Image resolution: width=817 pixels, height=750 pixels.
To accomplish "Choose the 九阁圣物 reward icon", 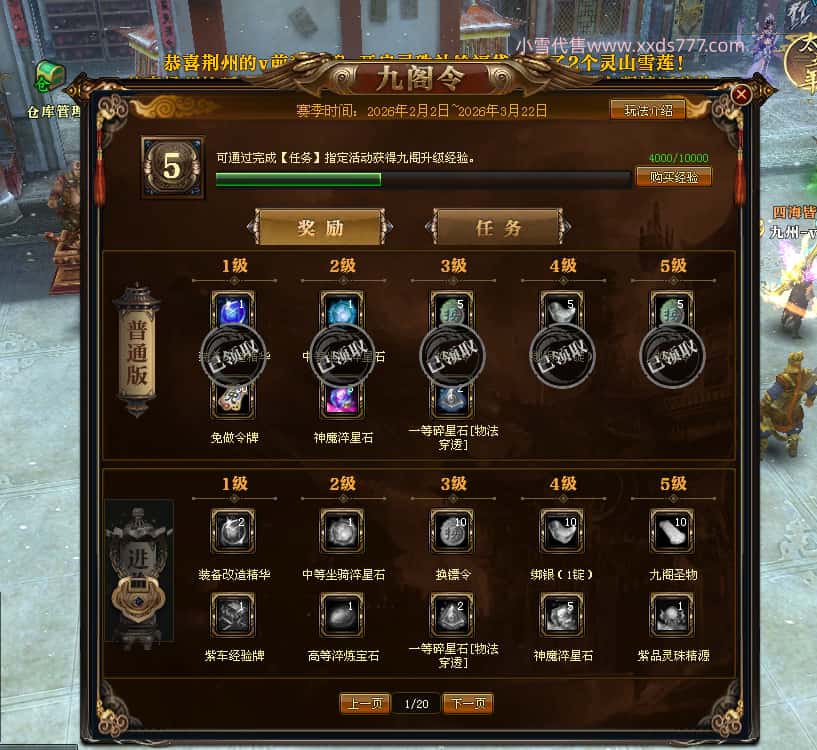I will [x=672, y=531].
